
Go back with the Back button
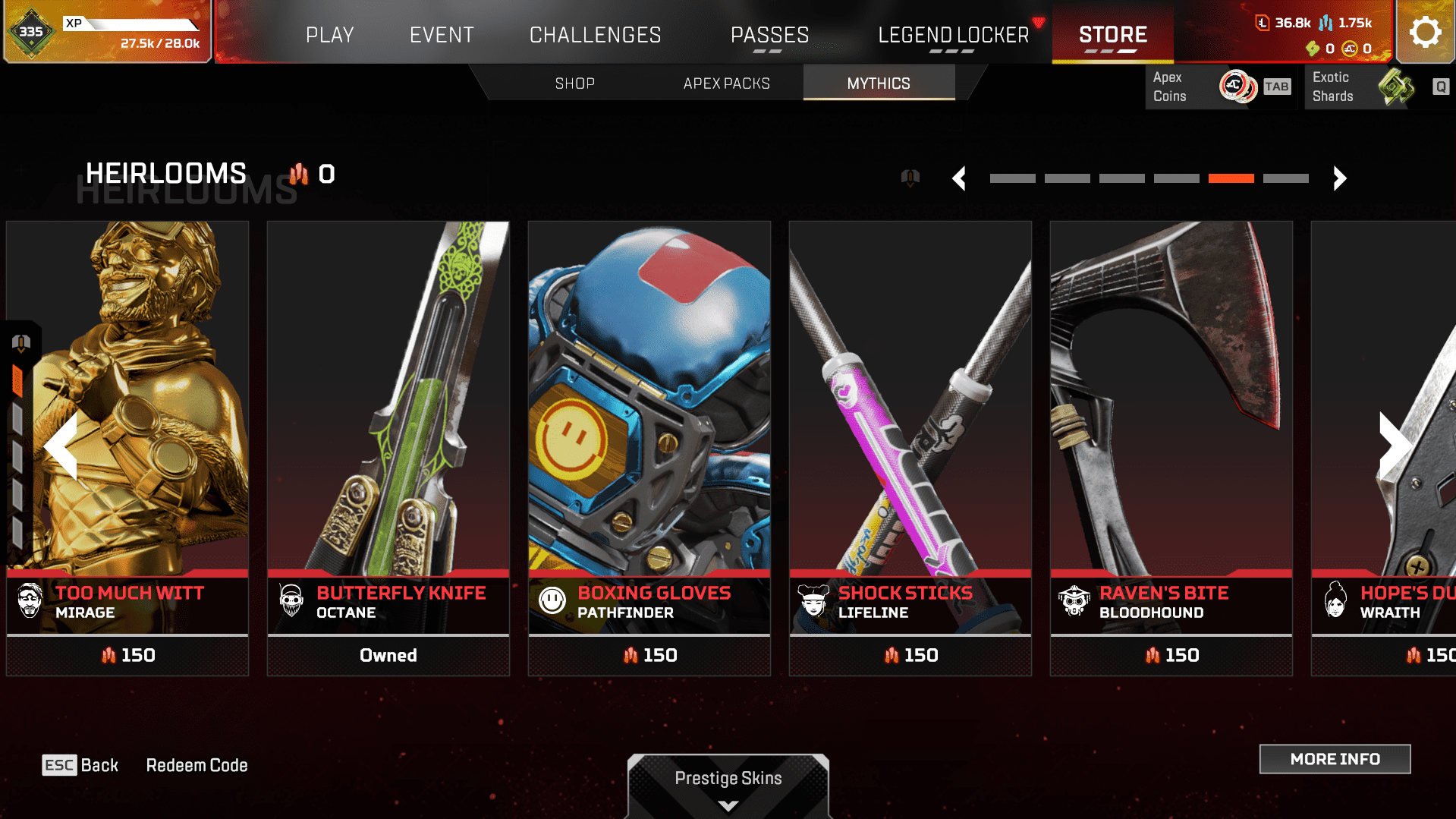(x=80, y=765)
